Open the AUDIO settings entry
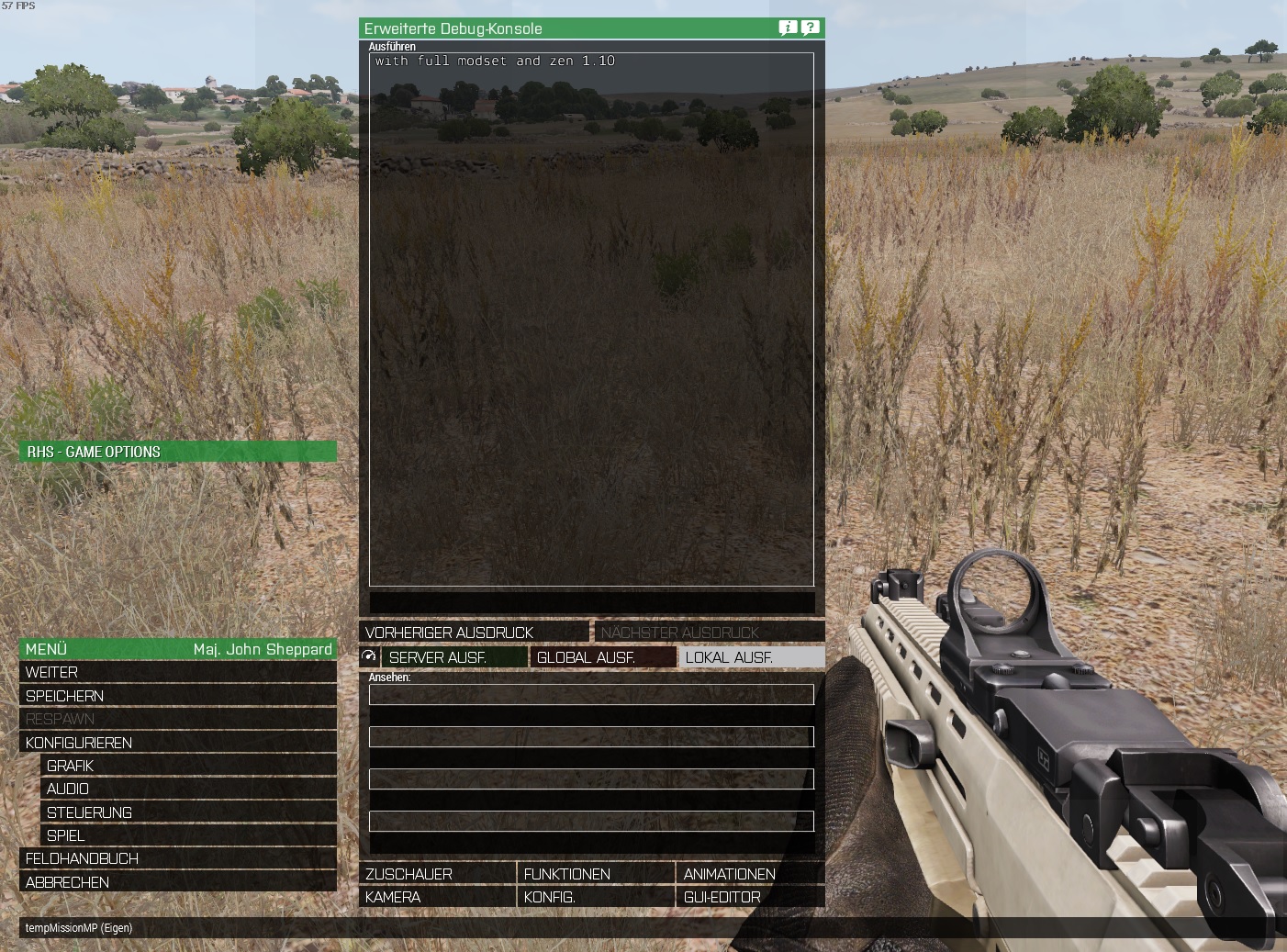This screenshot has width=1287, height=952. point(69,789)
